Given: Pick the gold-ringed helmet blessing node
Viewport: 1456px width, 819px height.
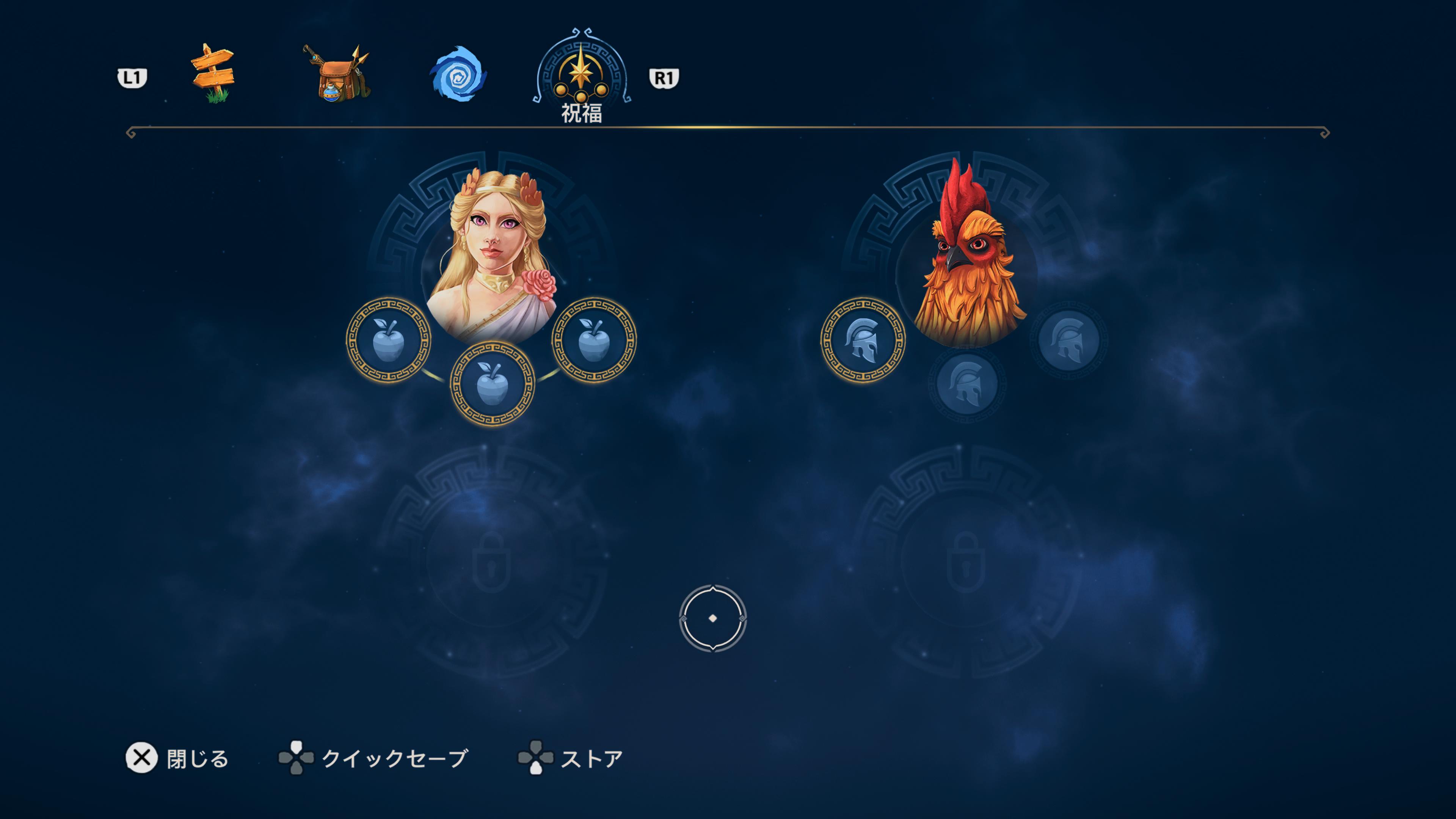Looking at the screenshot, I should click(863, 340).
